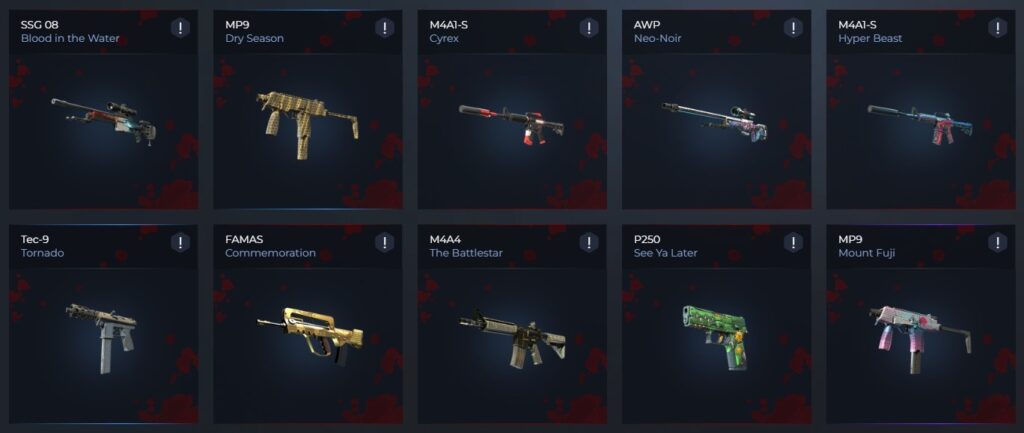Viewport: 1024px width, 433px height.
Task: Open the info icon on Tec-9 Tornado
Action: click(x=180, y=243)
